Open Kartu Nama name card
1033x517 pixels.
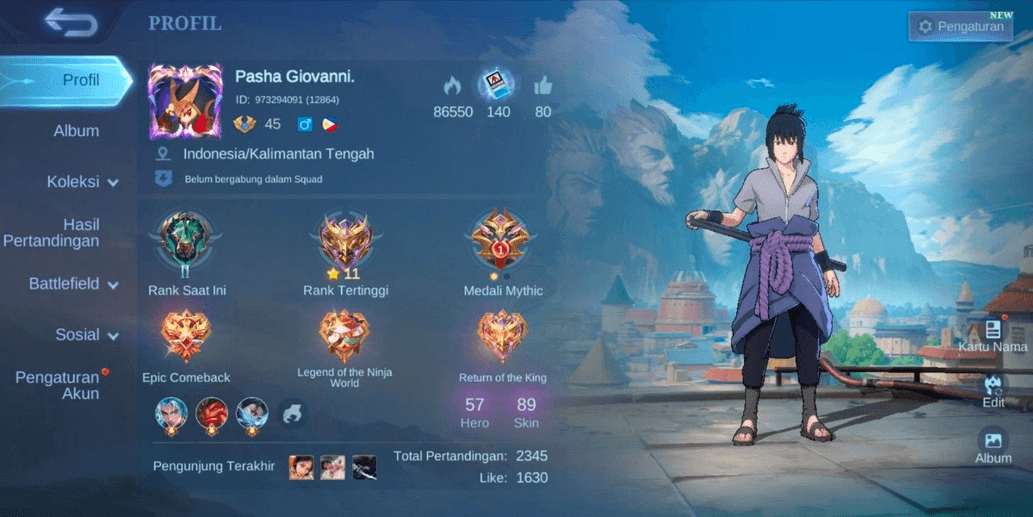coord(992,336)
